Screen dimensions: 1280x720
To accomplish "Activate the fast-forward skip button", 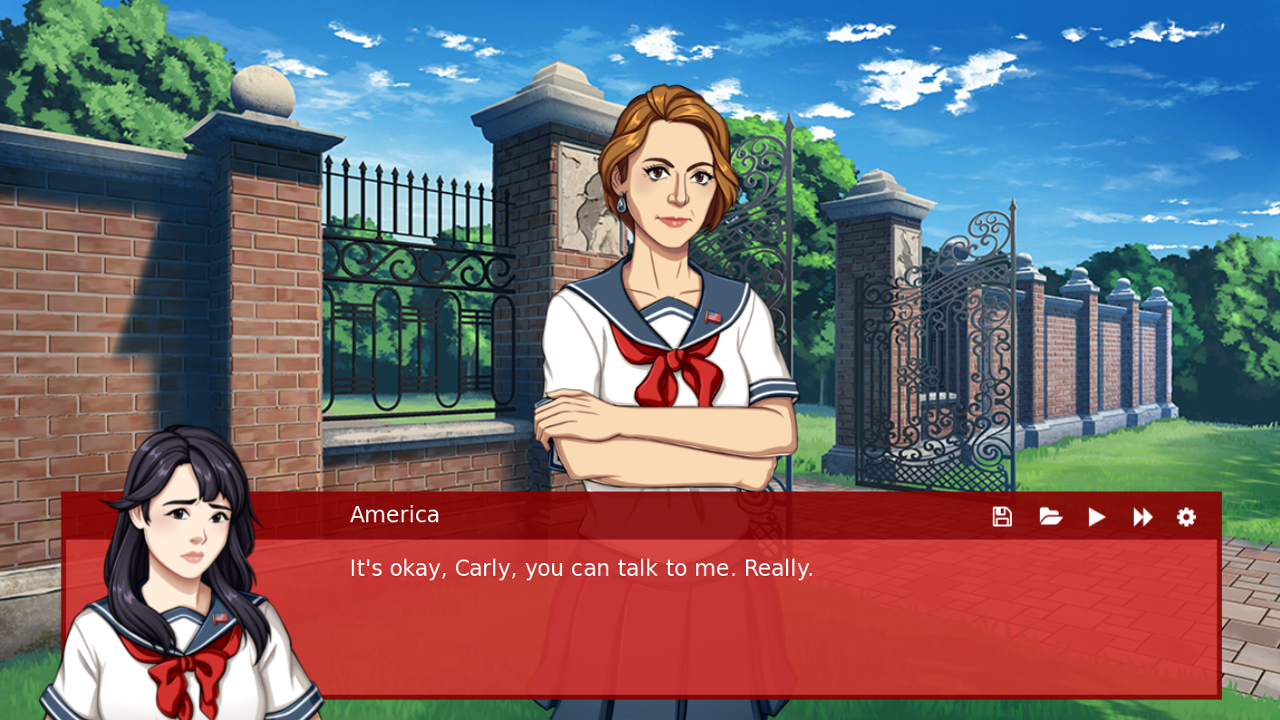I will 1142,517.
